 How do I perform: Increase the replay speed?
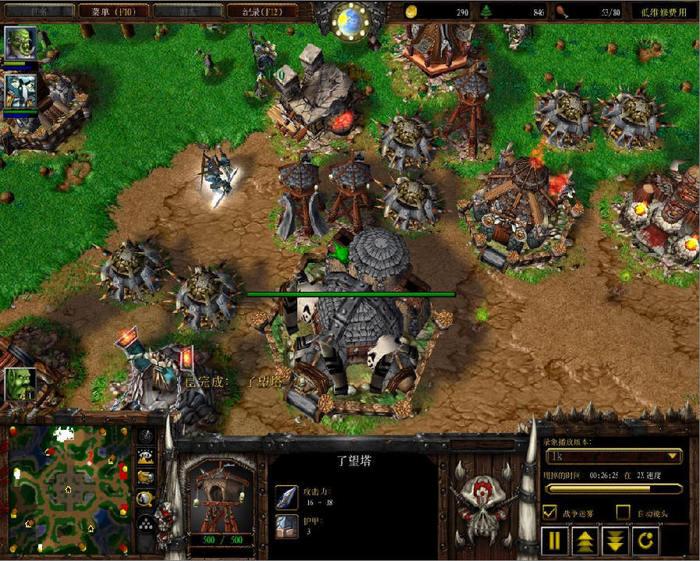584,541
